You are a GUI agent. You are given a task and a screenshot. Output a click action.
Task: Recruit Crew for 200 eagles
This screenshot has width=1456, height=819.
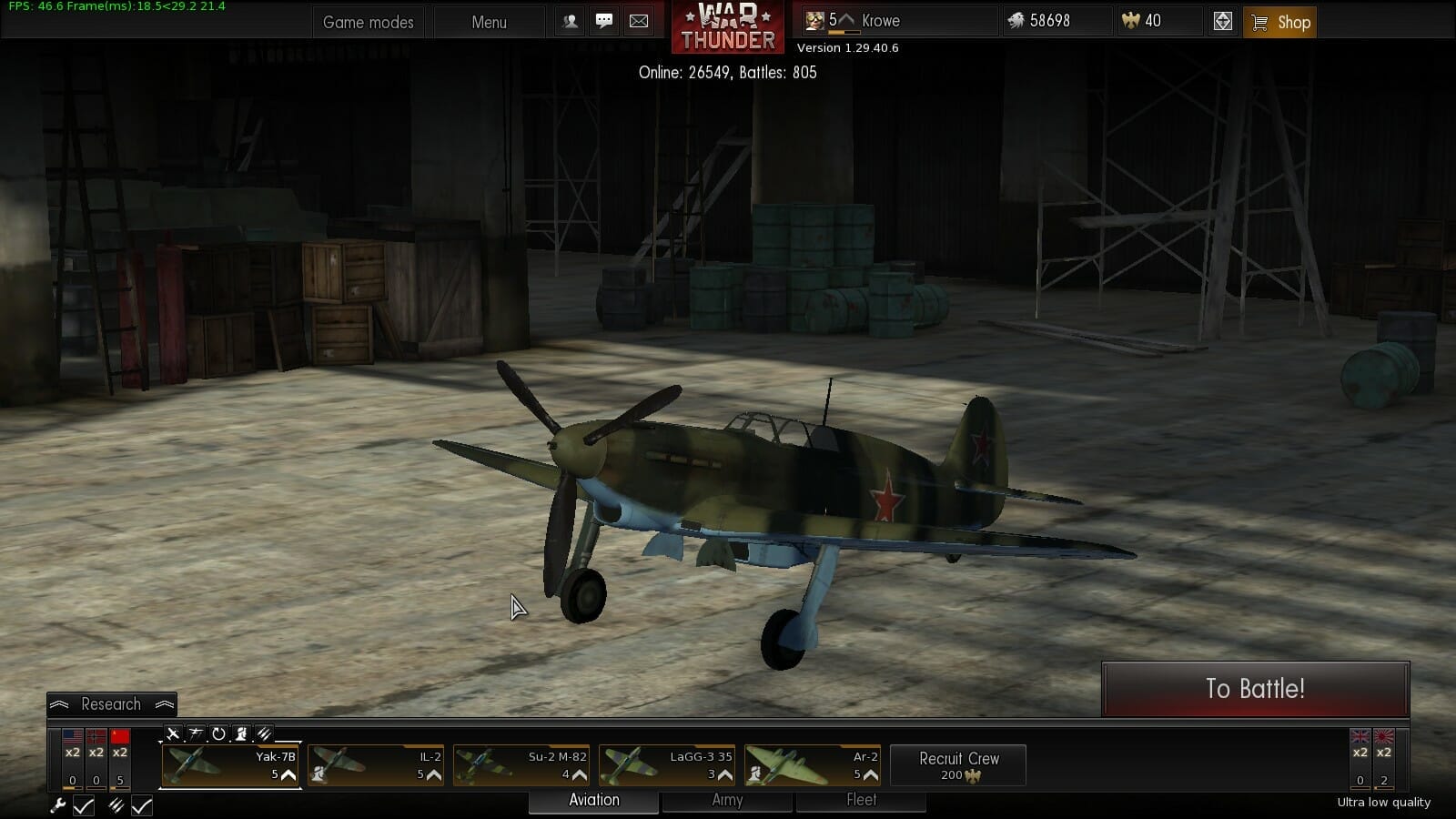[x=958, y=765]
